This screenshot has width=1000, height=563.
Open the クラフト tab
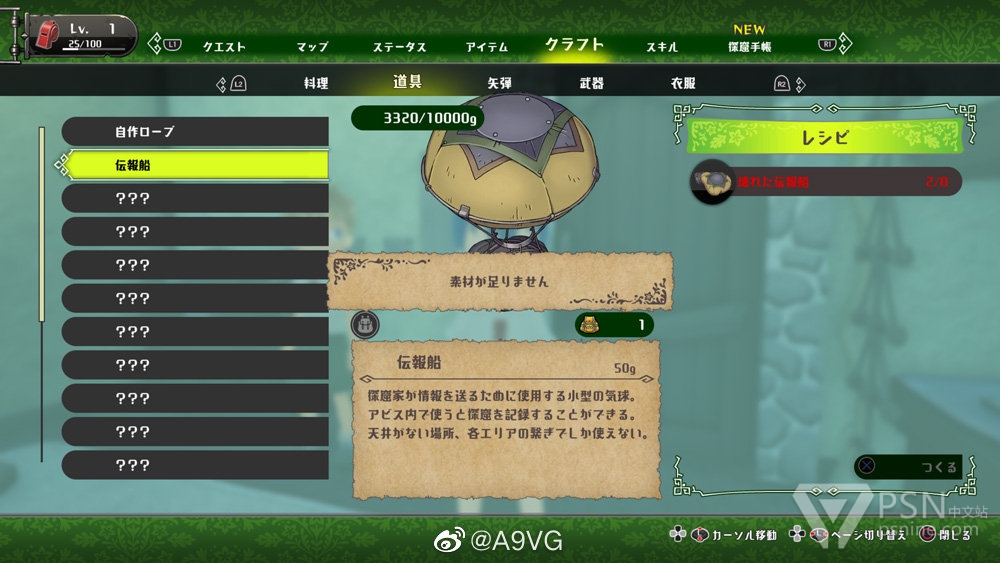[x=574, y=45]
